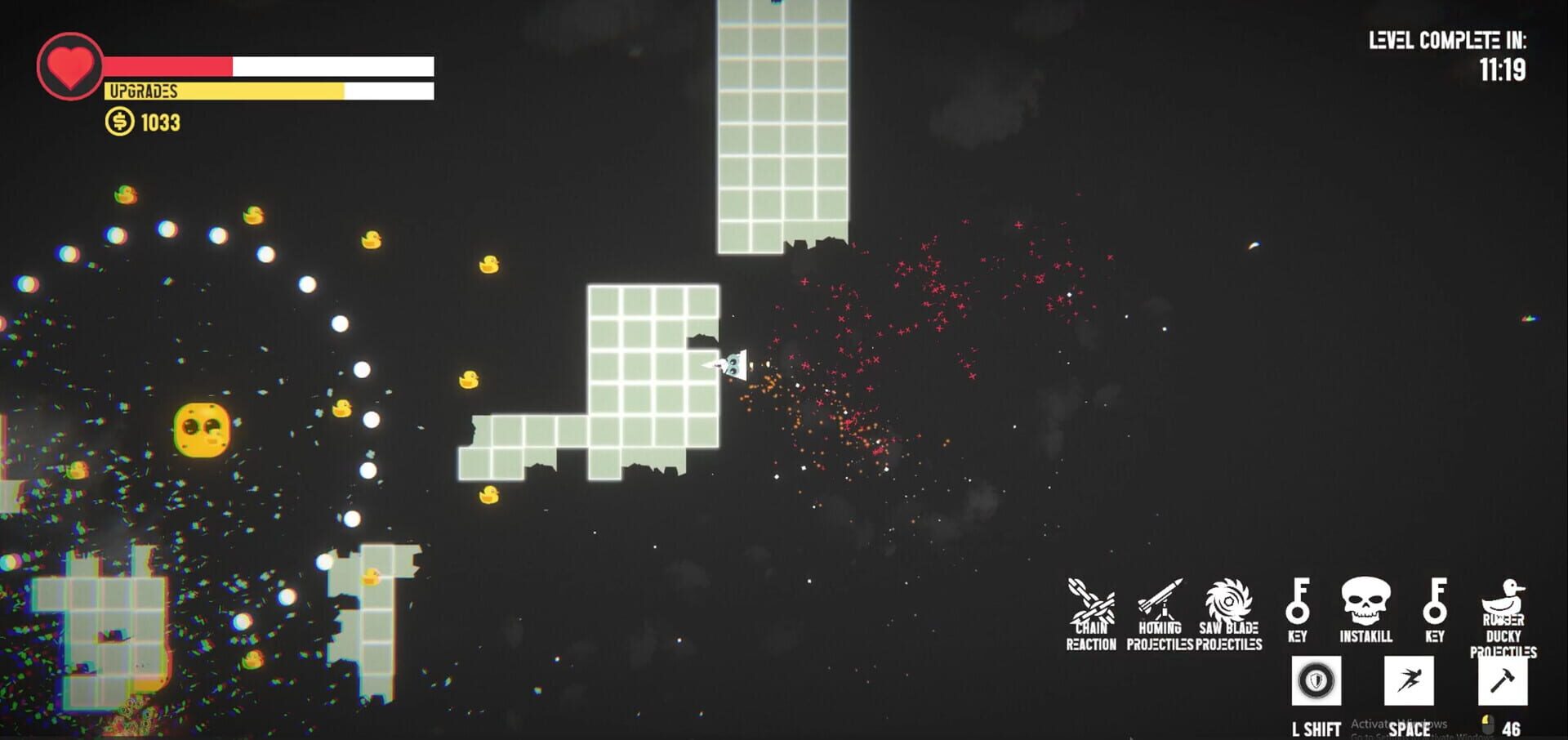
Task: Click the coin counter showing 1033
Action: click(159, 124)
